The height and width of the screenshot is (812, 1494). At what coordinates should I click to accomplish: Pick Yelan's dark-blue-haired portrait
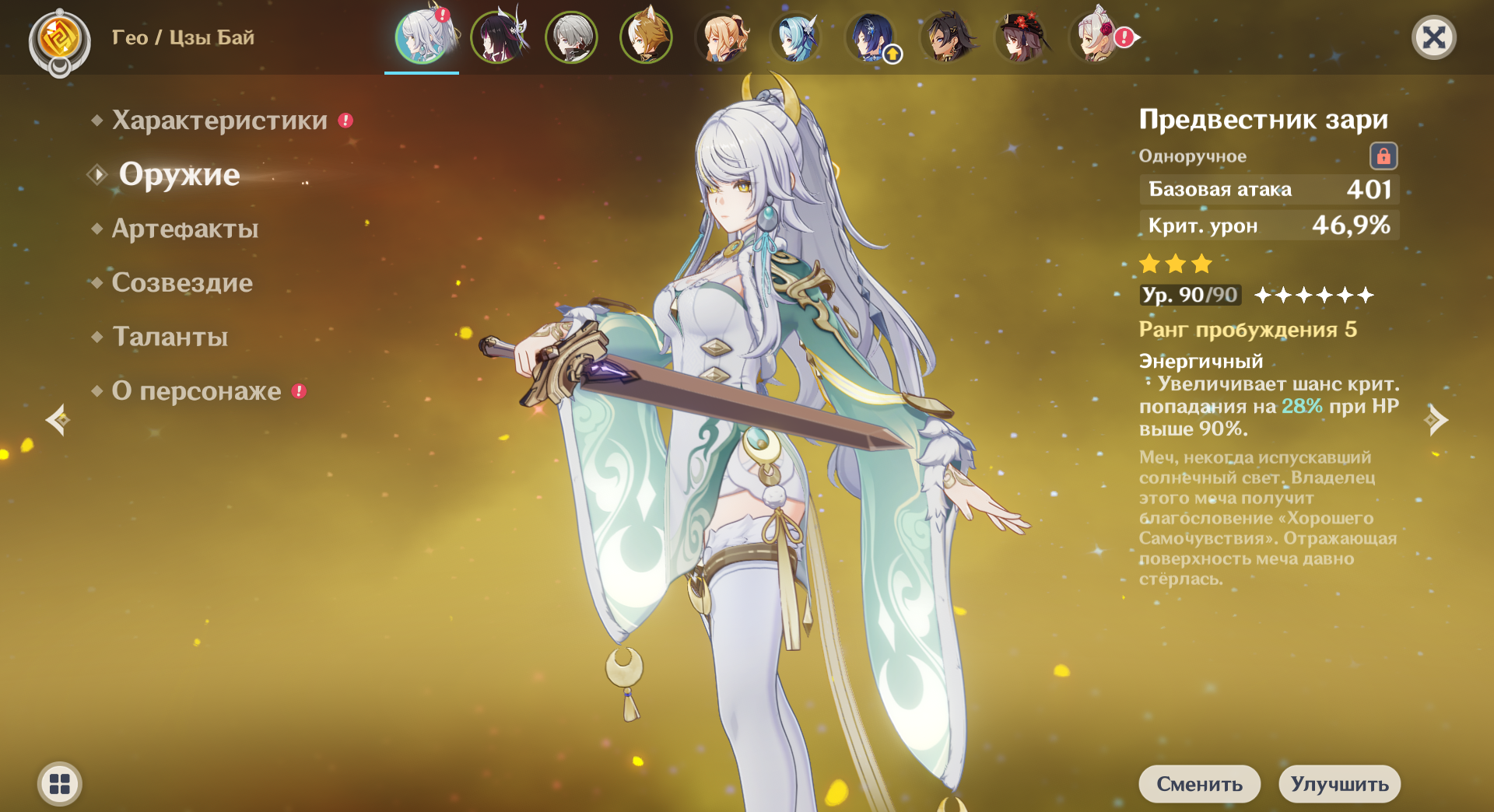871,37
